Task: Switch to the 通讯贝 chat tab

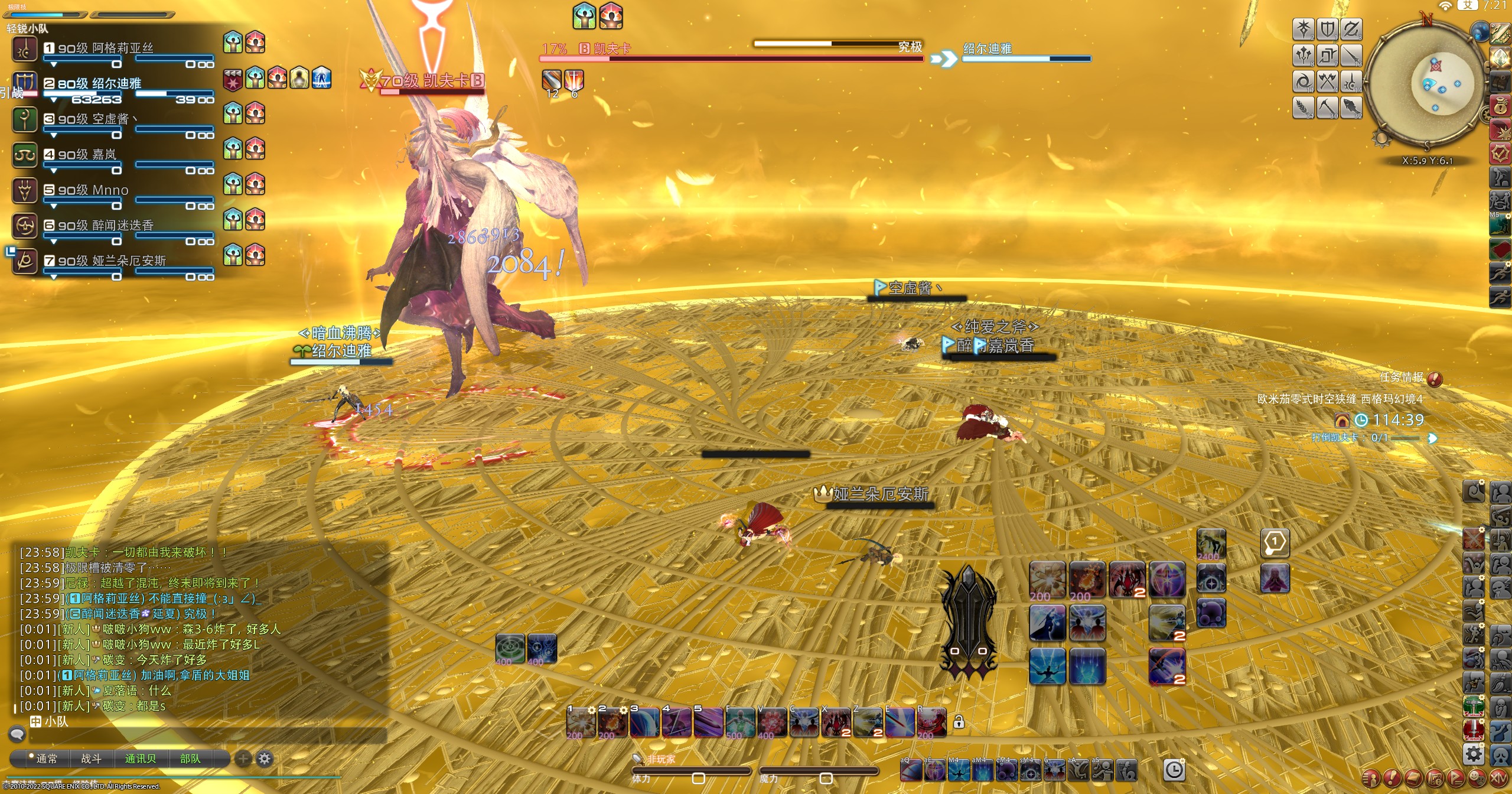Action: [141, 759]
